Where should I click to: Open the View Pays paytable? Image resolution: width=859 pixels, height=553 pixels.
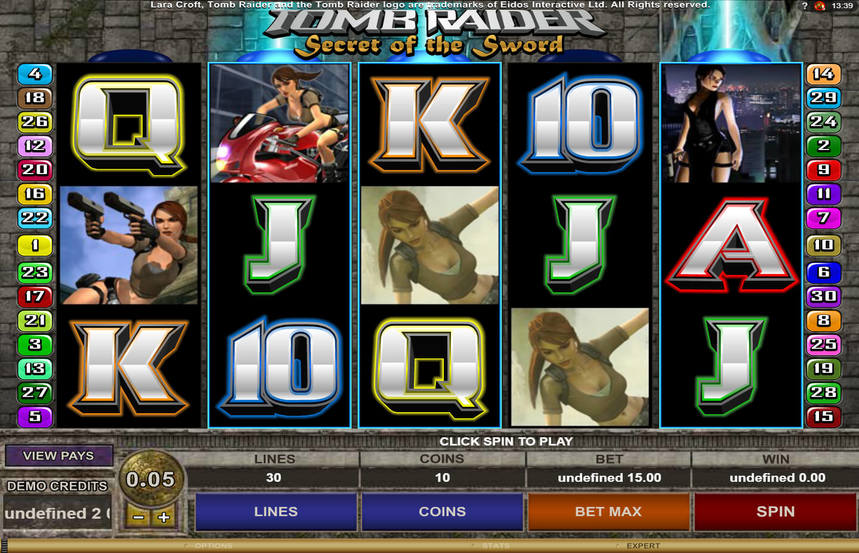(x=58, y=456)
